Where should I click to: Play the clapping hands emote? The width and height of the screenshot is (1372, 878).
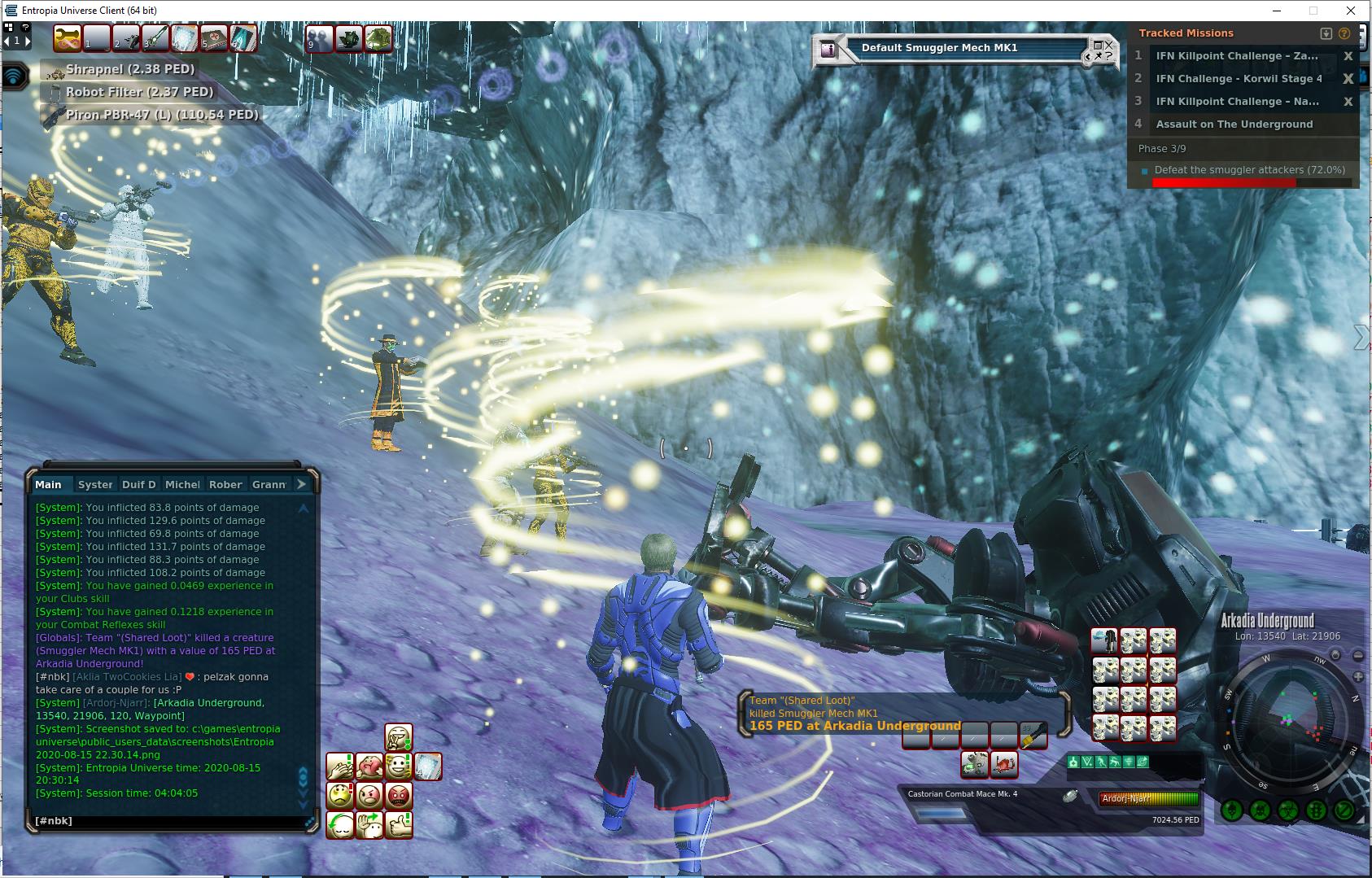coord(340,767)
